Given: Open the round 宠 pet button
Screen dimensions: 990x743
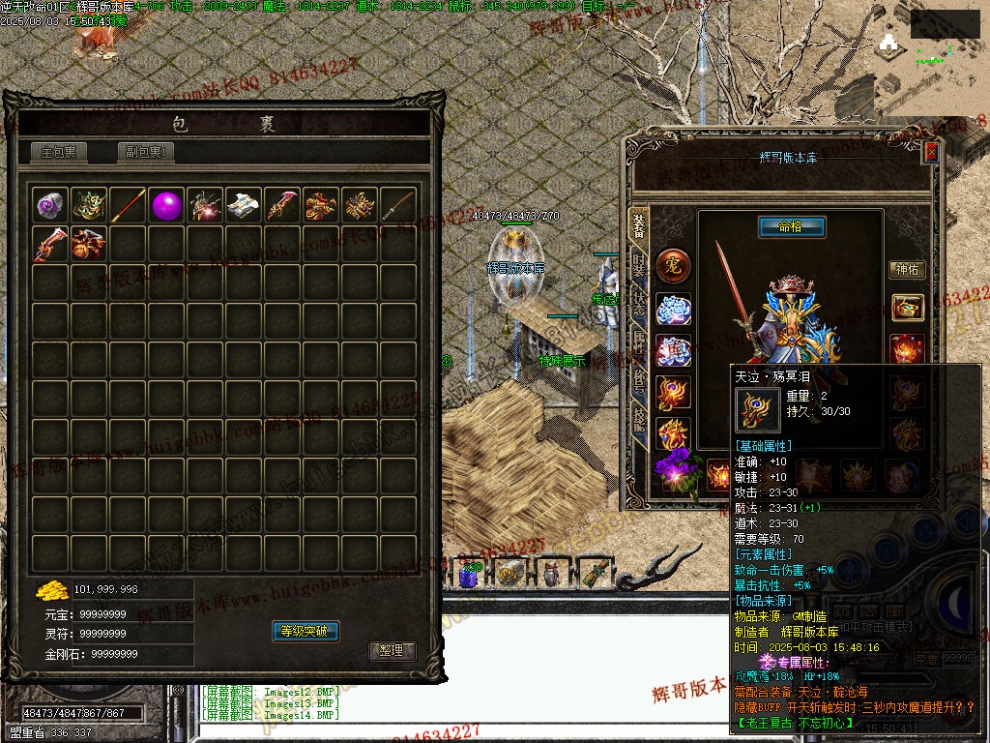Looking at the screenshot, I should point(673,267).
